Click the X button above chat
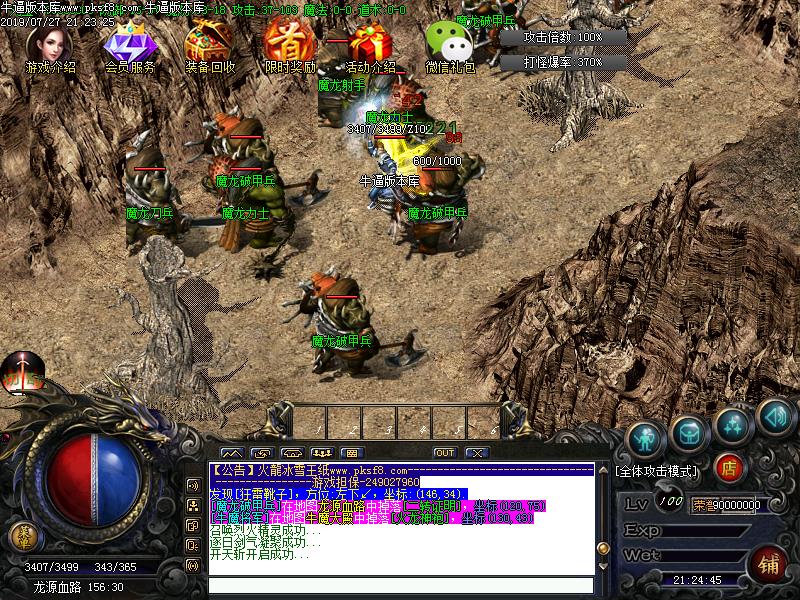Image resolution: width=800 pixels, height=600 pixels. coord(477,453)
